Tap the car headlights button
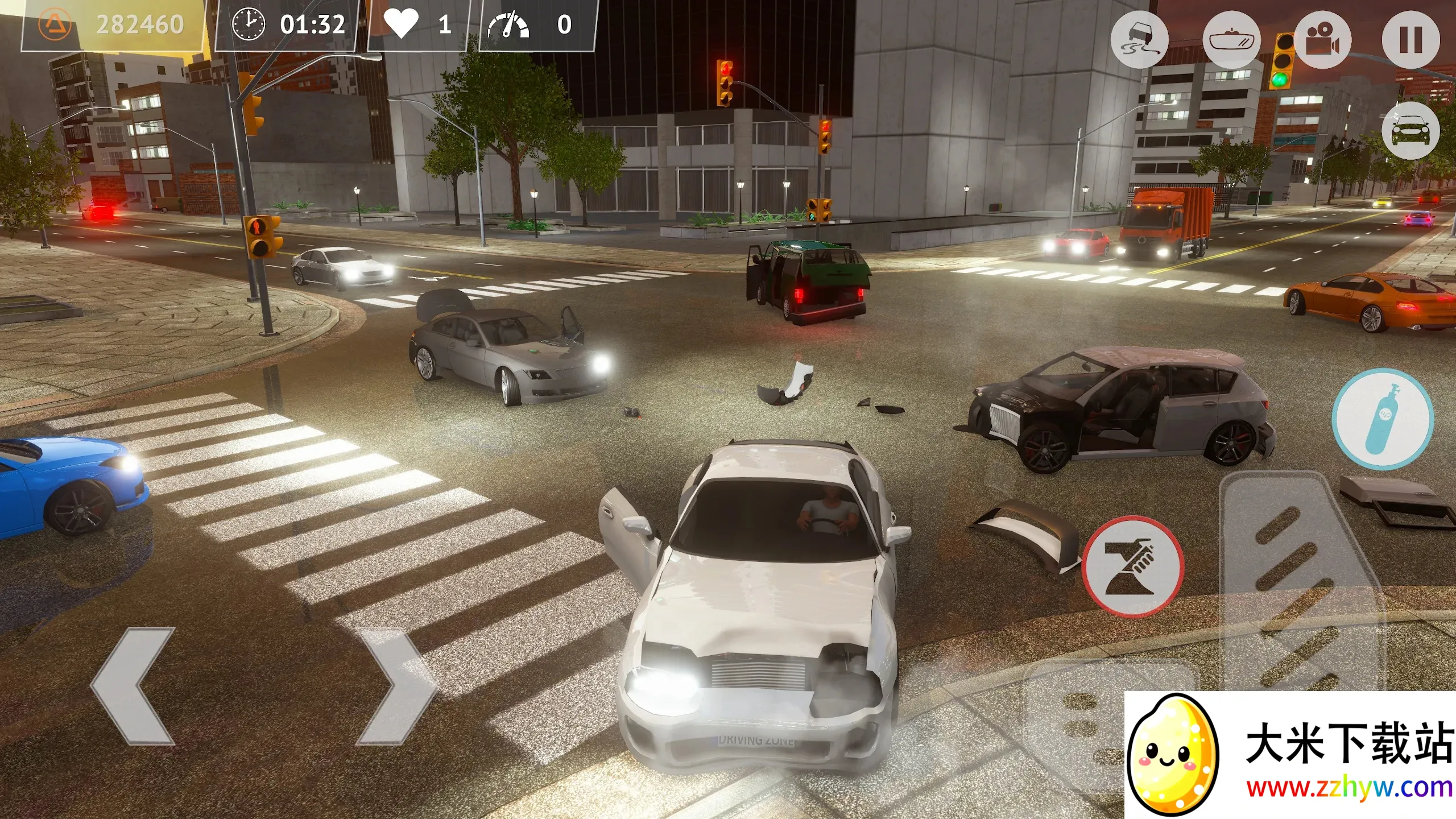Image resolution: width=1456 pixels, height=819 pixels. click(1410, 131)
